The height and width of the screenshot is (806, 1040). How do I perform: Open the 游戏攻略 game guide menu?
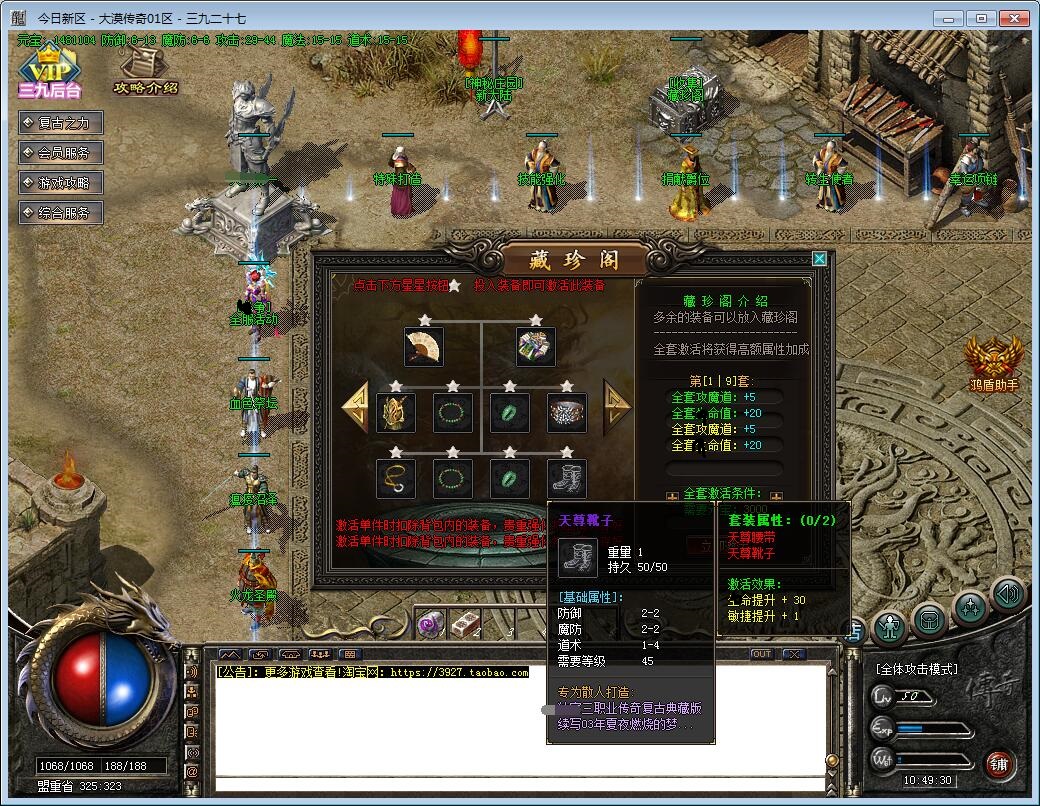[x=62, y=183]
